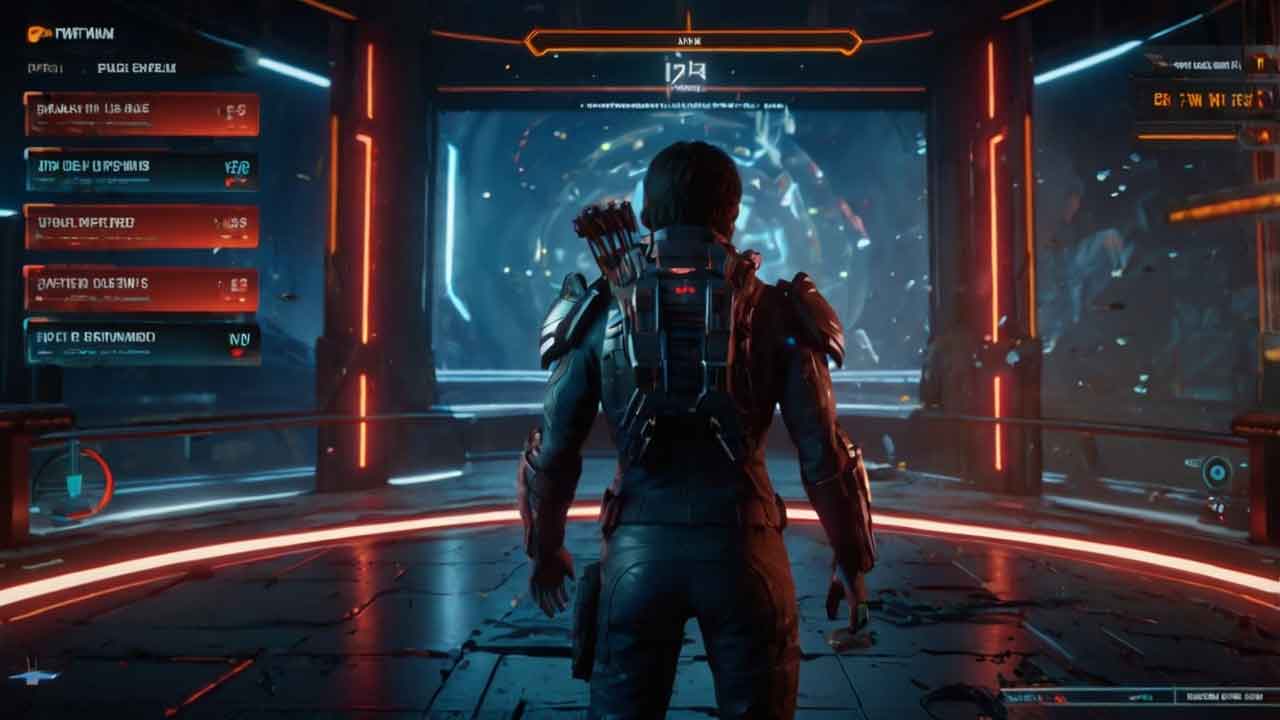Click the red ring gauge icon
This screenshot has width=1280, height=720.
coord(72,485)
